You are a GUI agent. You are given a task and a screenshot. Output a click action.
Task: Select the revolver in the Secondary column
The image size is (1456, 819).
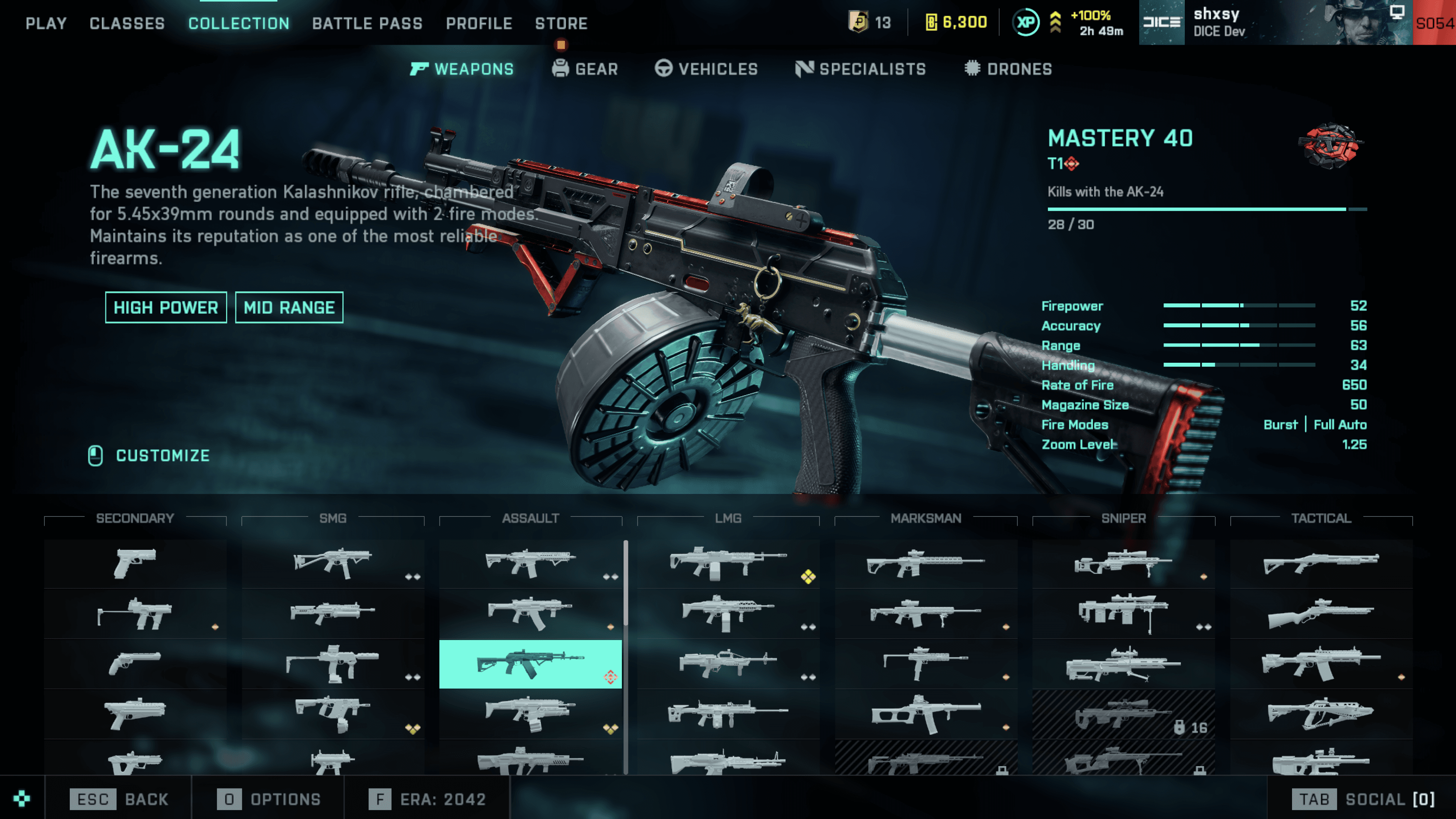135,663
